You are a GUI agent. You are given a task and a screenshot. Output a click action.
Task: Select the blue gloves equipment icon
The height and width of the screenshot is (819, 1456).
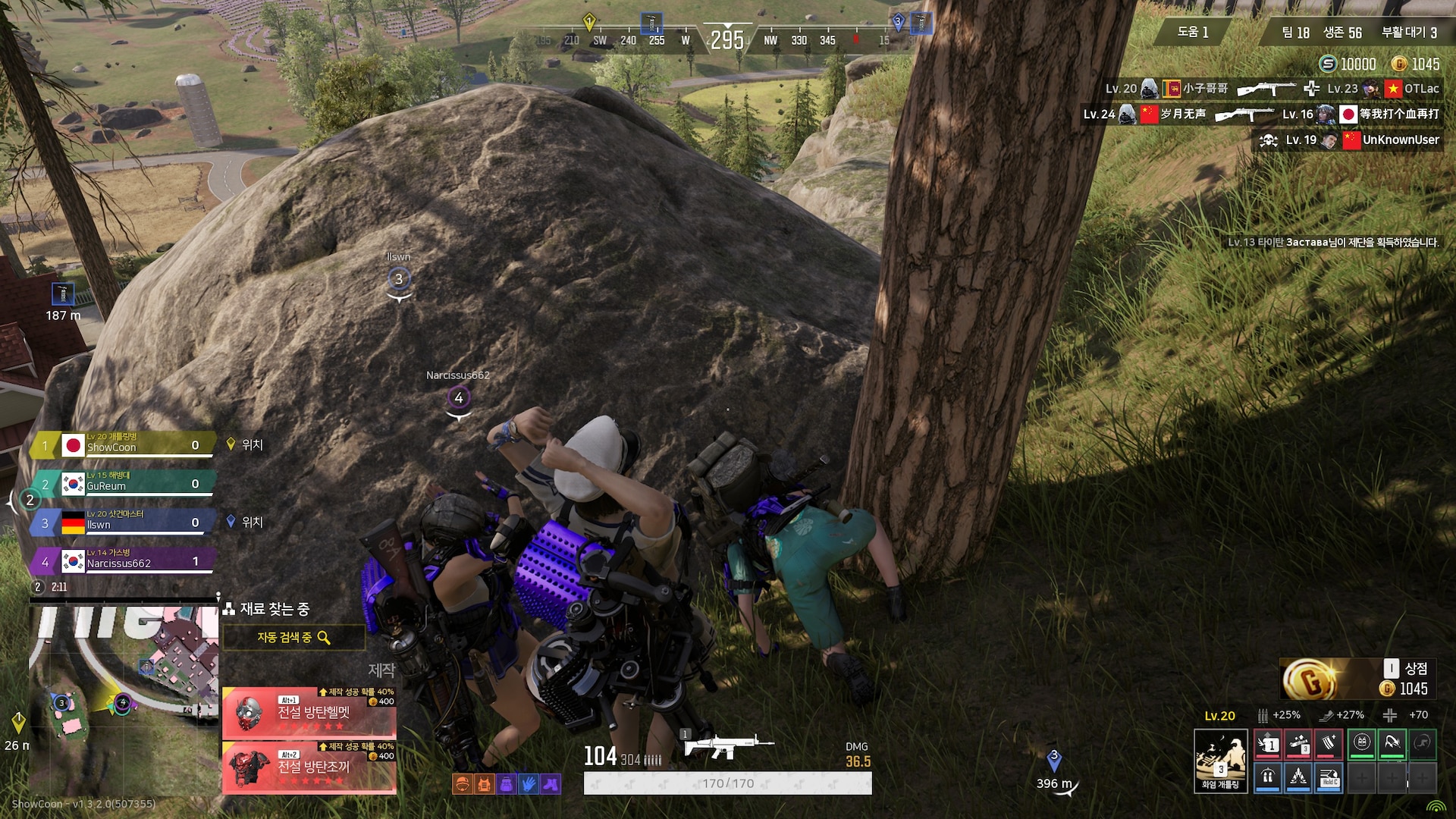click(529, 784)
